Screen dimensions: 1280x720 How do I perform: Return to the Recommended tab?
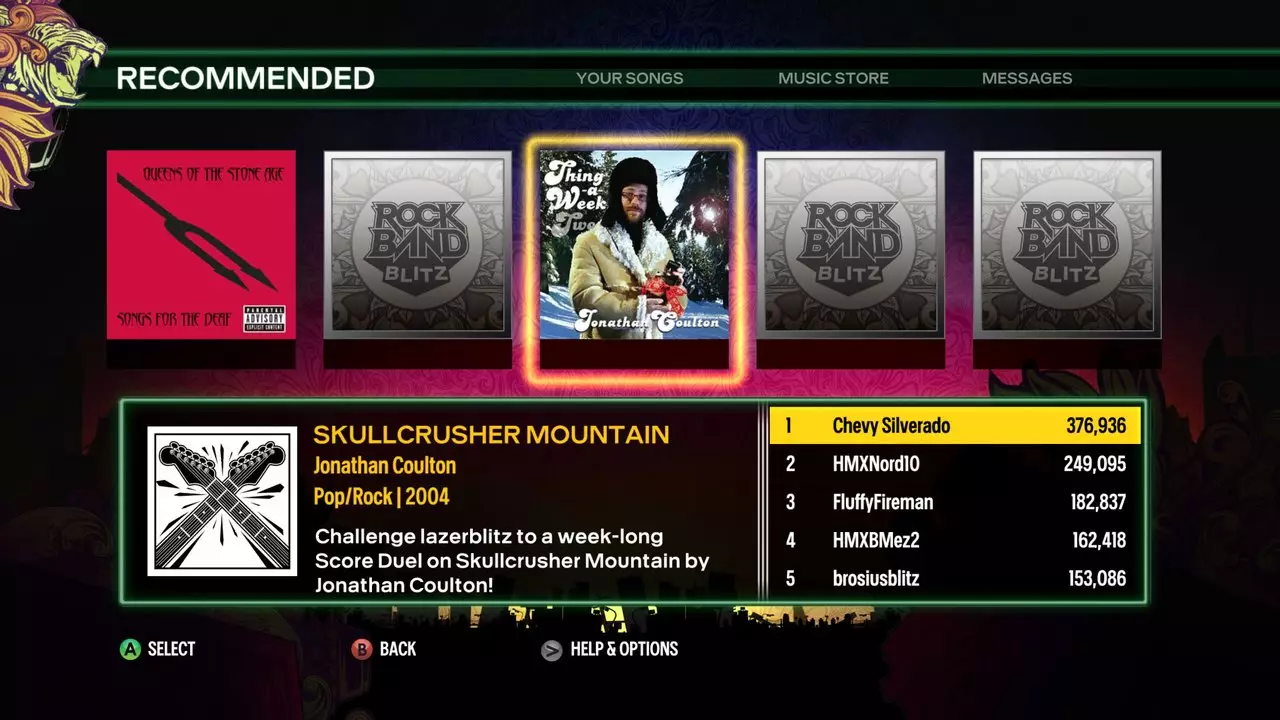(x=245, y=77)
